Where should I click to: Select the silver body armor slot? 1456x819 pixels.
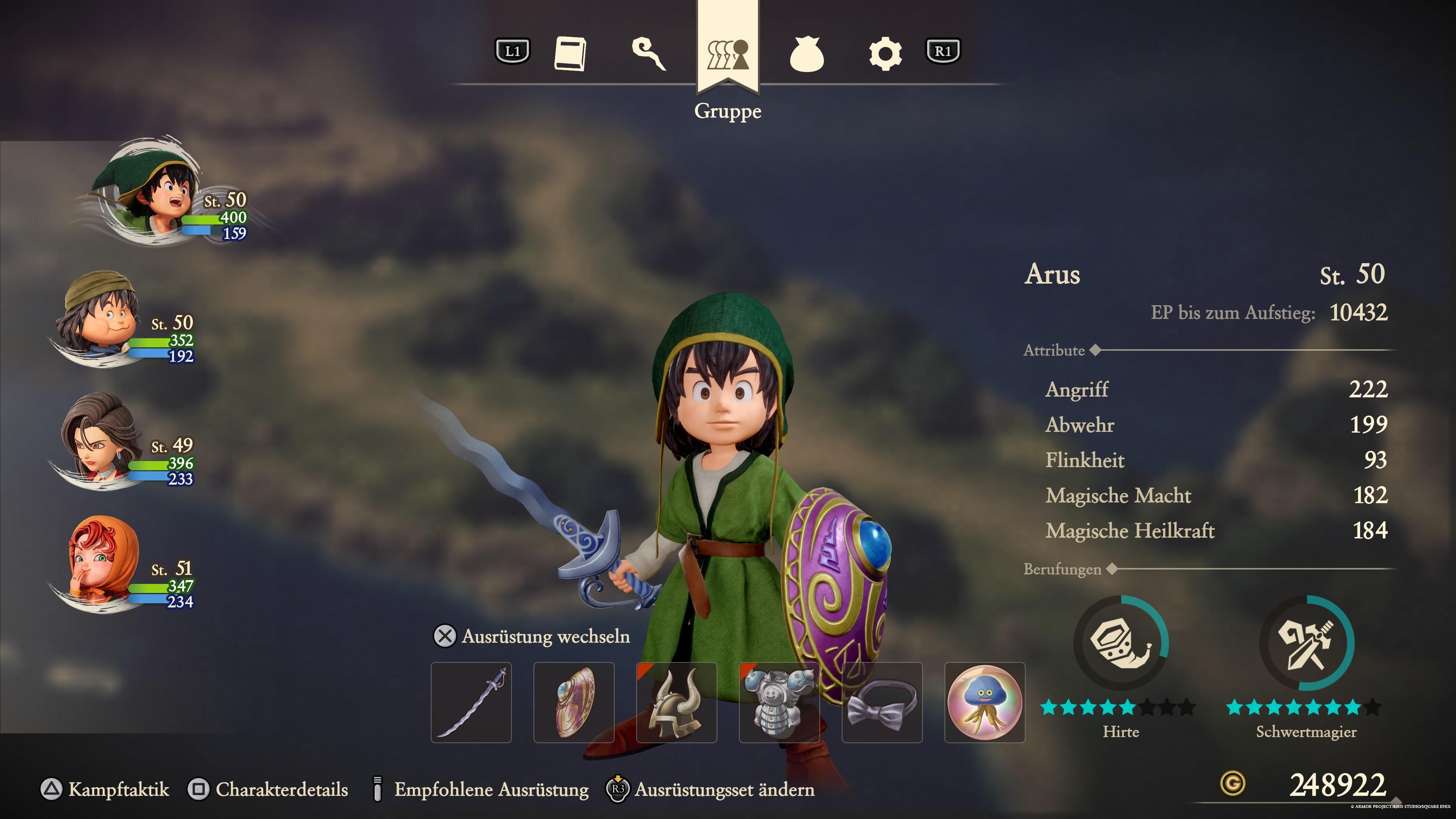click(x=780, y=702)
